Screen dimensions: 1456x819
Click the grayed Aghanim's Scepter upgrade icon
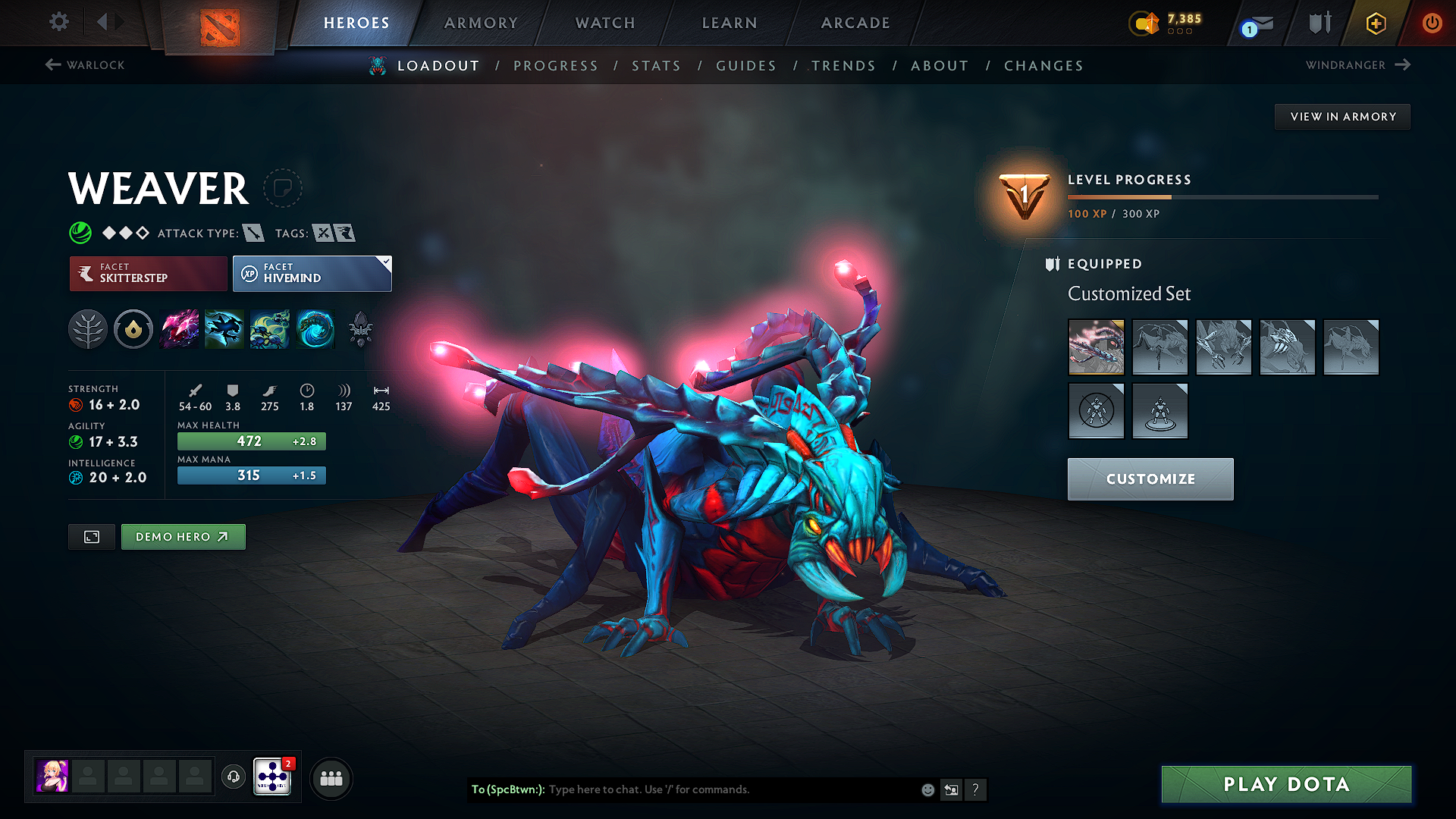click(x=361, y=328)
